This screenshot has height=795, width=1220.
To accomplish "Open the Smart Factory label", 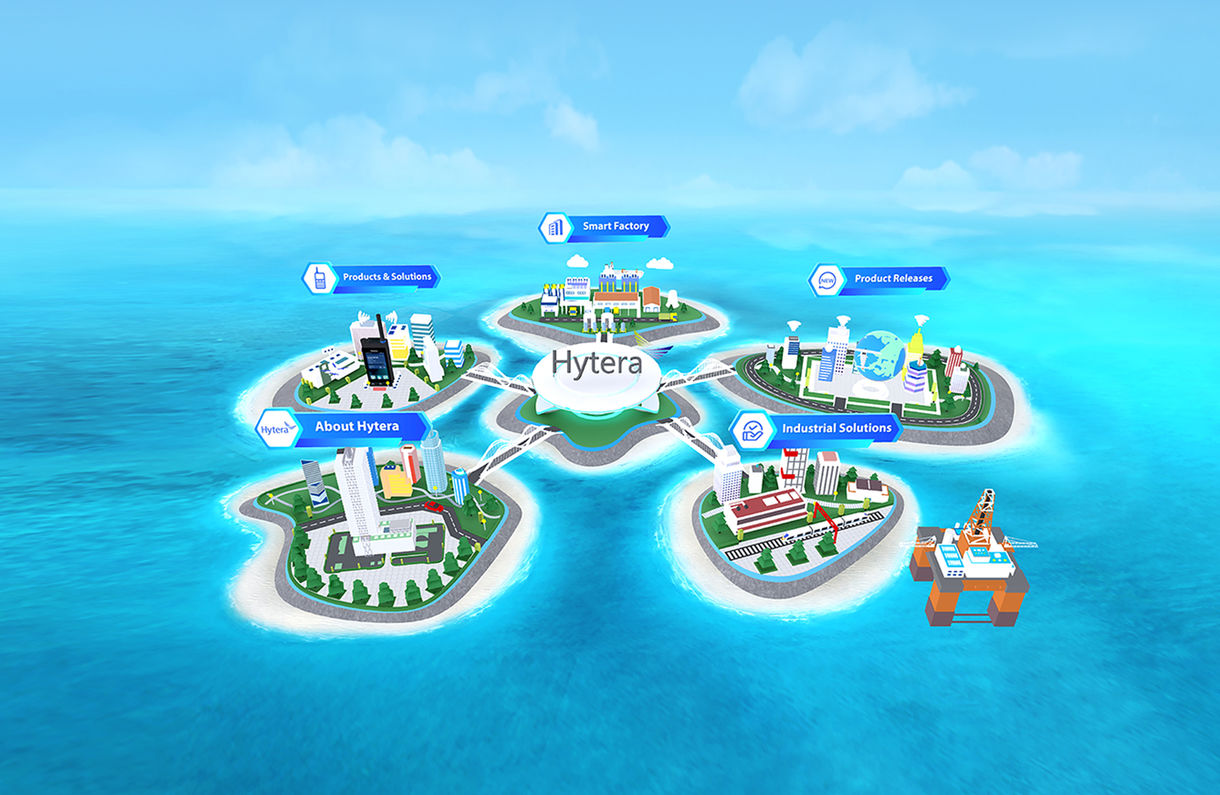I will tap(614, 227).
